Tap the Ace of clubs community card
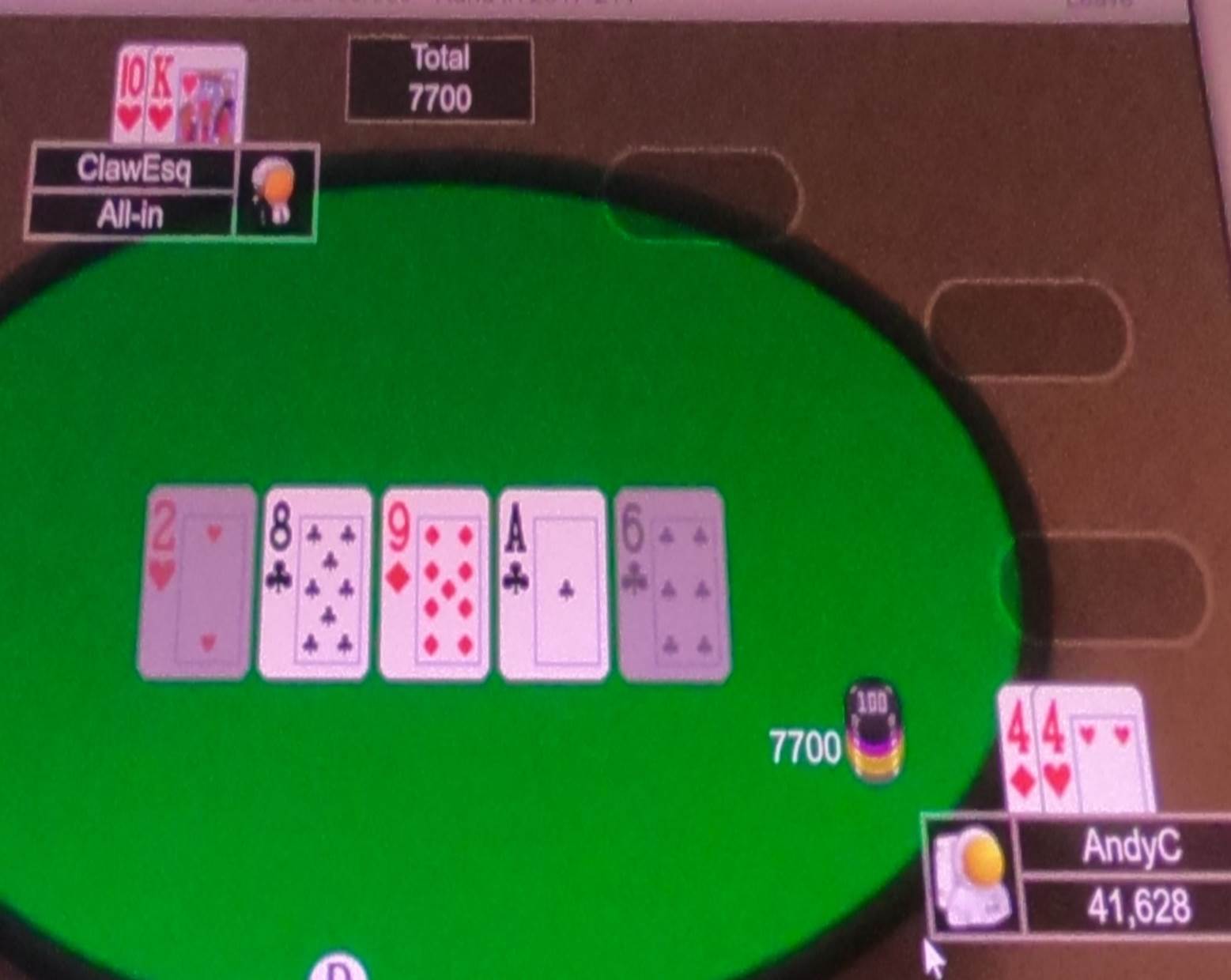The width and height of the screenshot is (1231, 980). 551,583
